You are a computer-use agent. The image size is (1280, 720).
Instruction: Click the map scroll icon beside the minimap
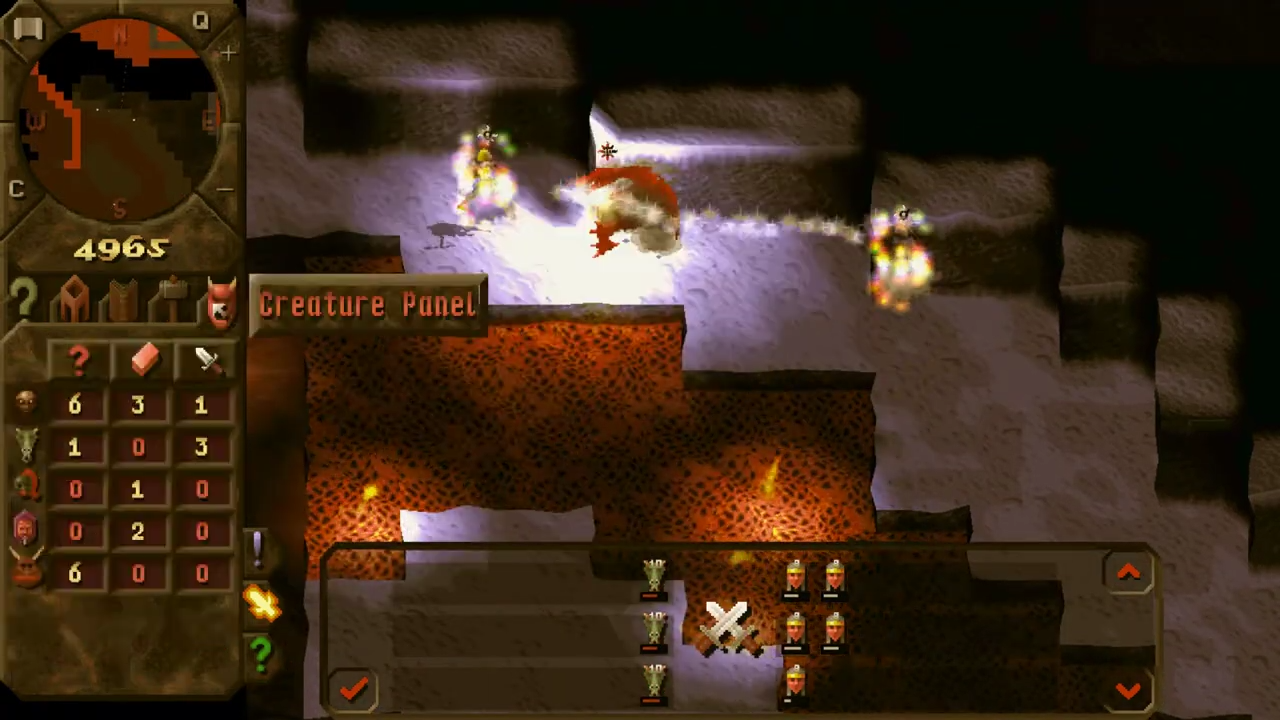point(27,27)
